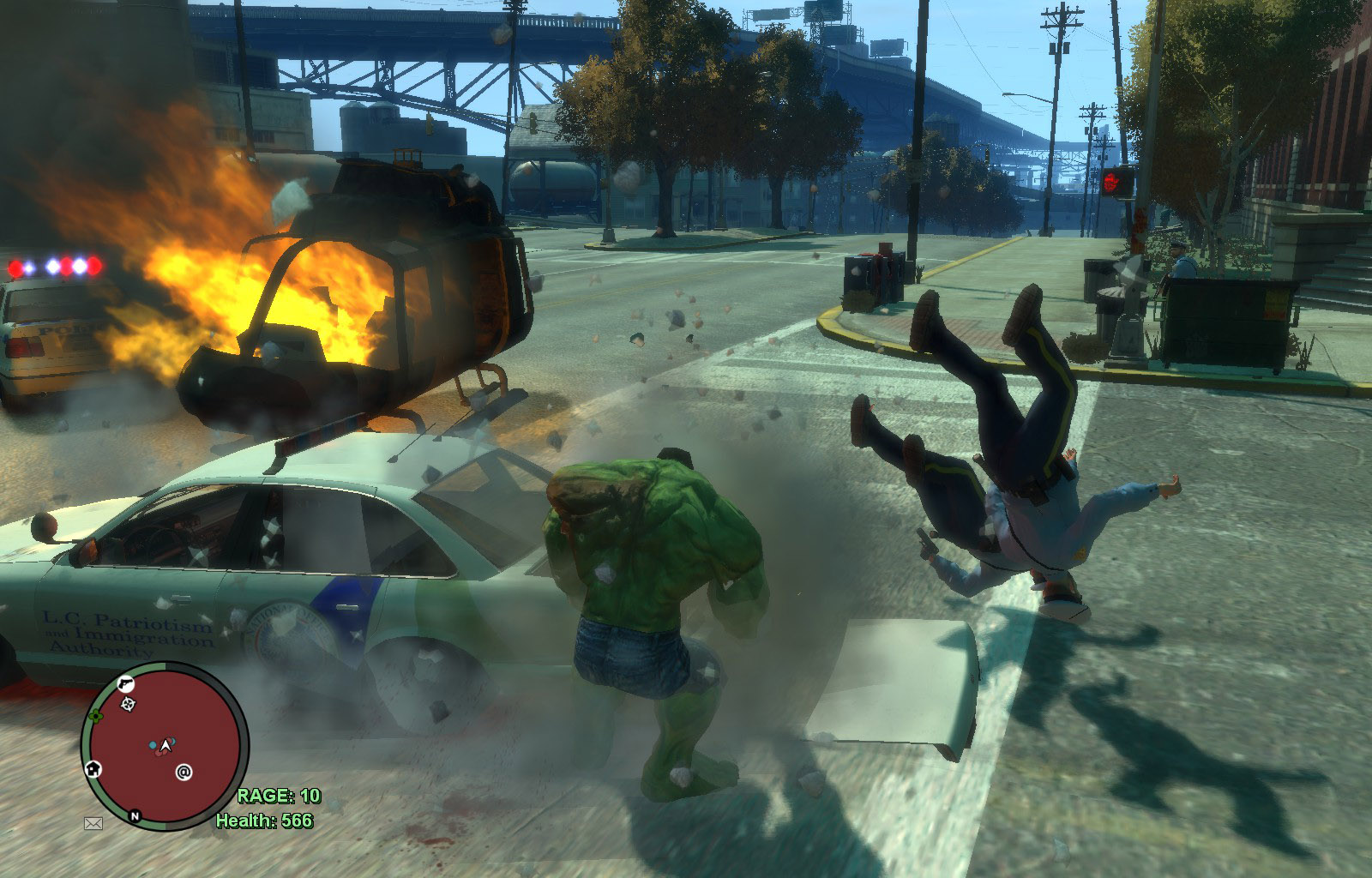Select the green clover blip on radar
The width and height of the screenshot is (1372, 878).
click(x=97, y=714)
